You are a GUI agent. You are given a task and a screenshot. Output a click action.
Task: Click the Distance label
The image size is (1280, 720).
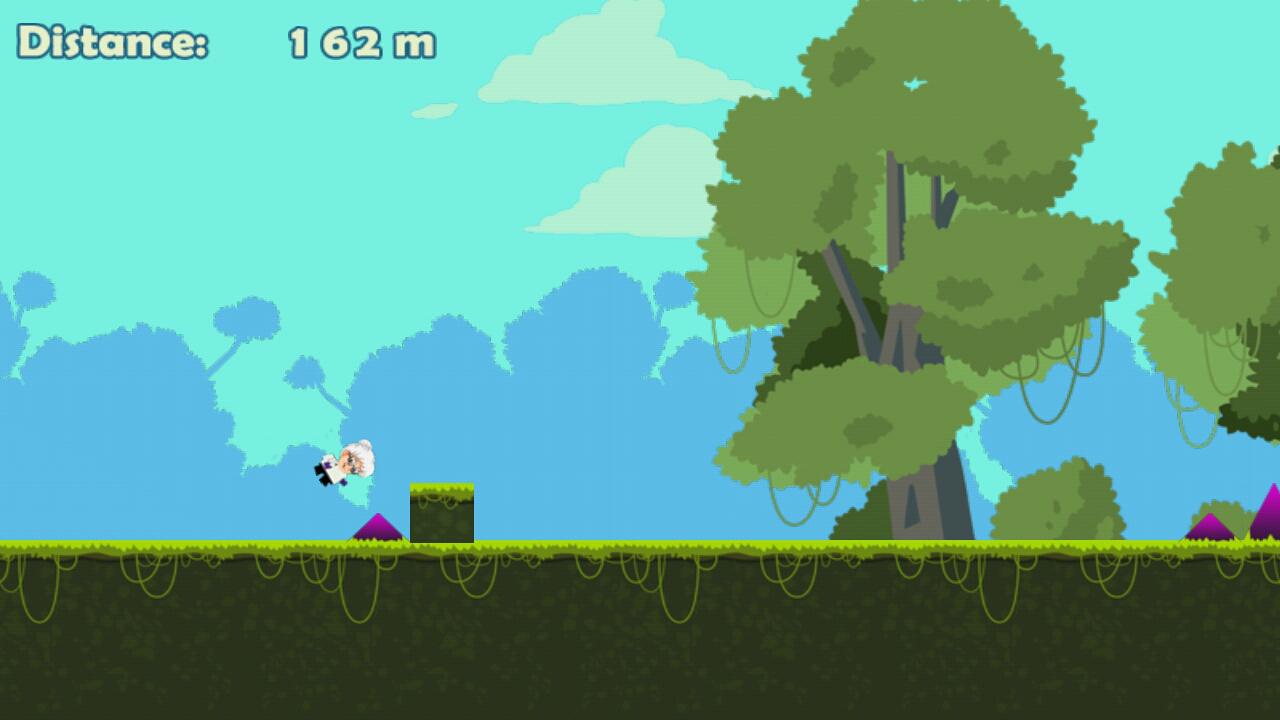(112, 42)
